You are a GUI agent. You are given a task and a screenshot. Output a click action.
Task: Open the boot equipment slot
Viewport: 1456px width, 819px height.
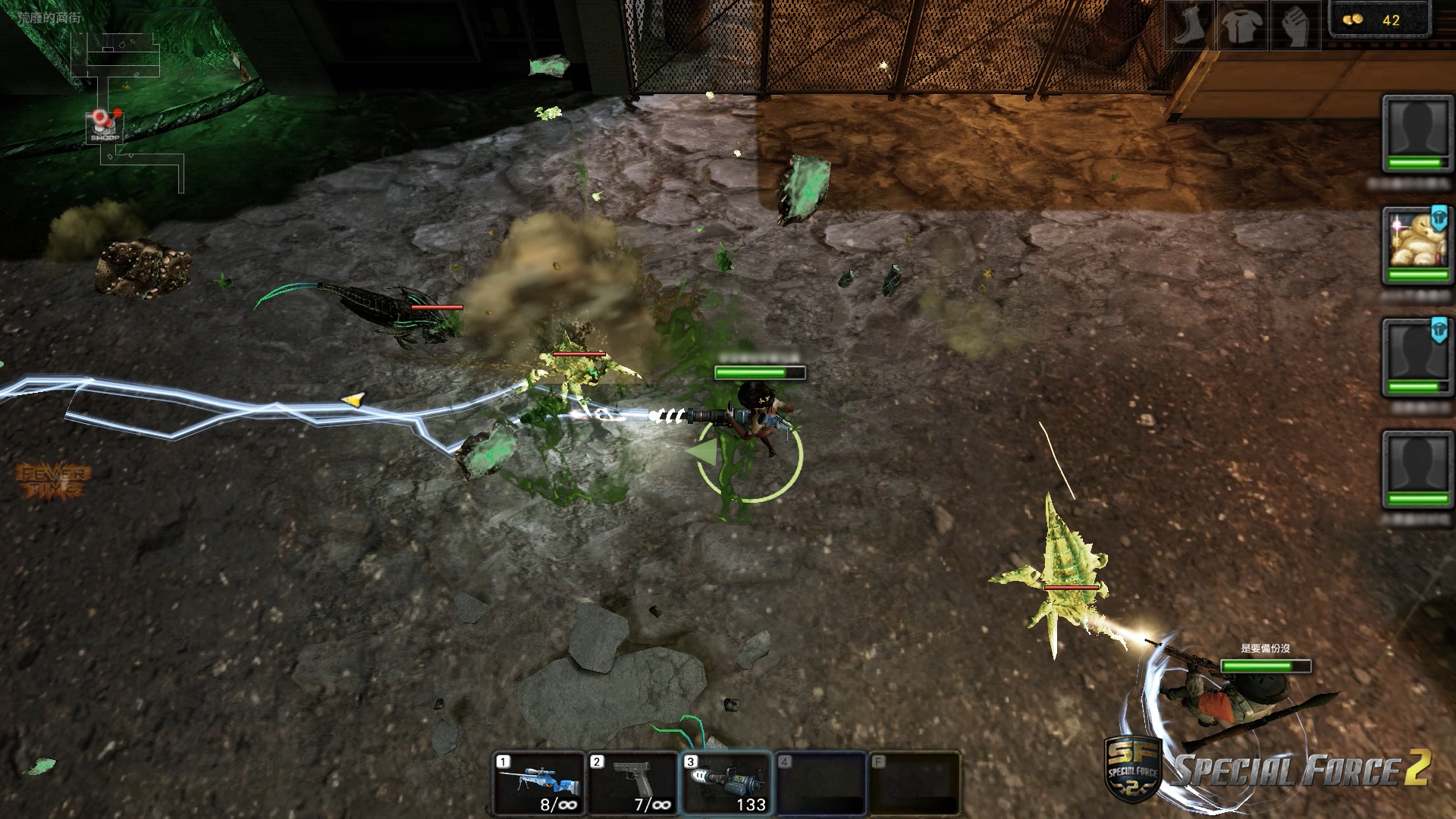click(1188, 26)
